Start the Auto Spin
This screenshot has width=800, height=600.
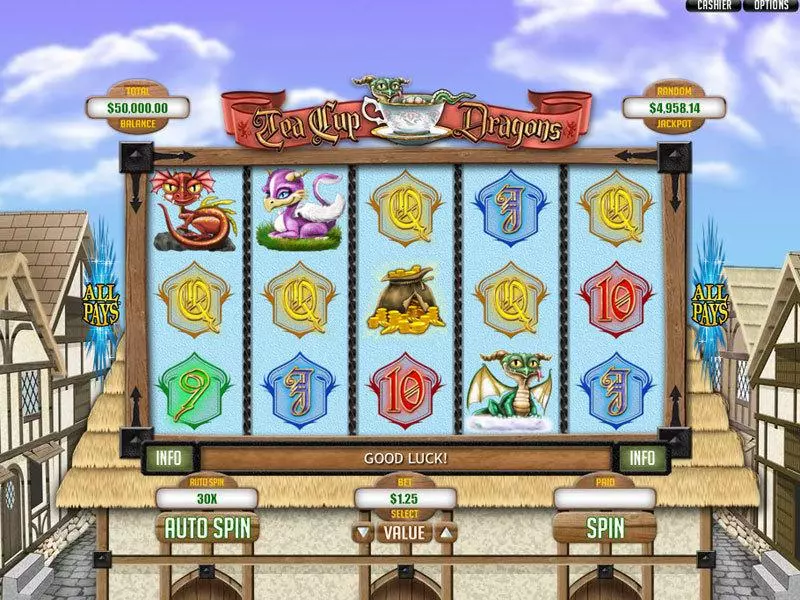click(206, 527)
